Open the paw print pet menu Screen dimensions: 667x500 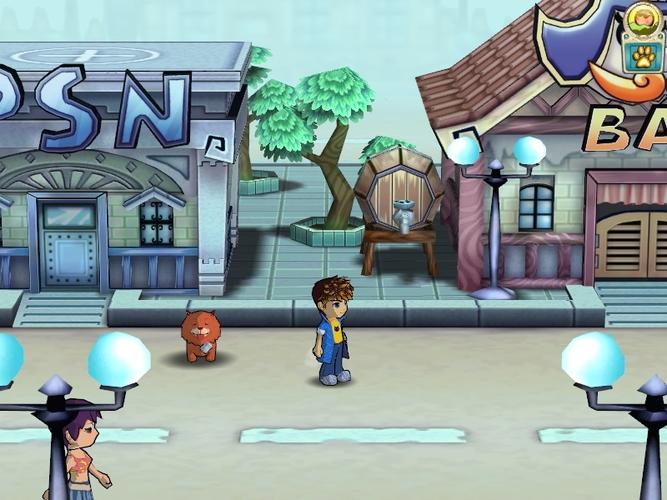[x=642, y=56]
